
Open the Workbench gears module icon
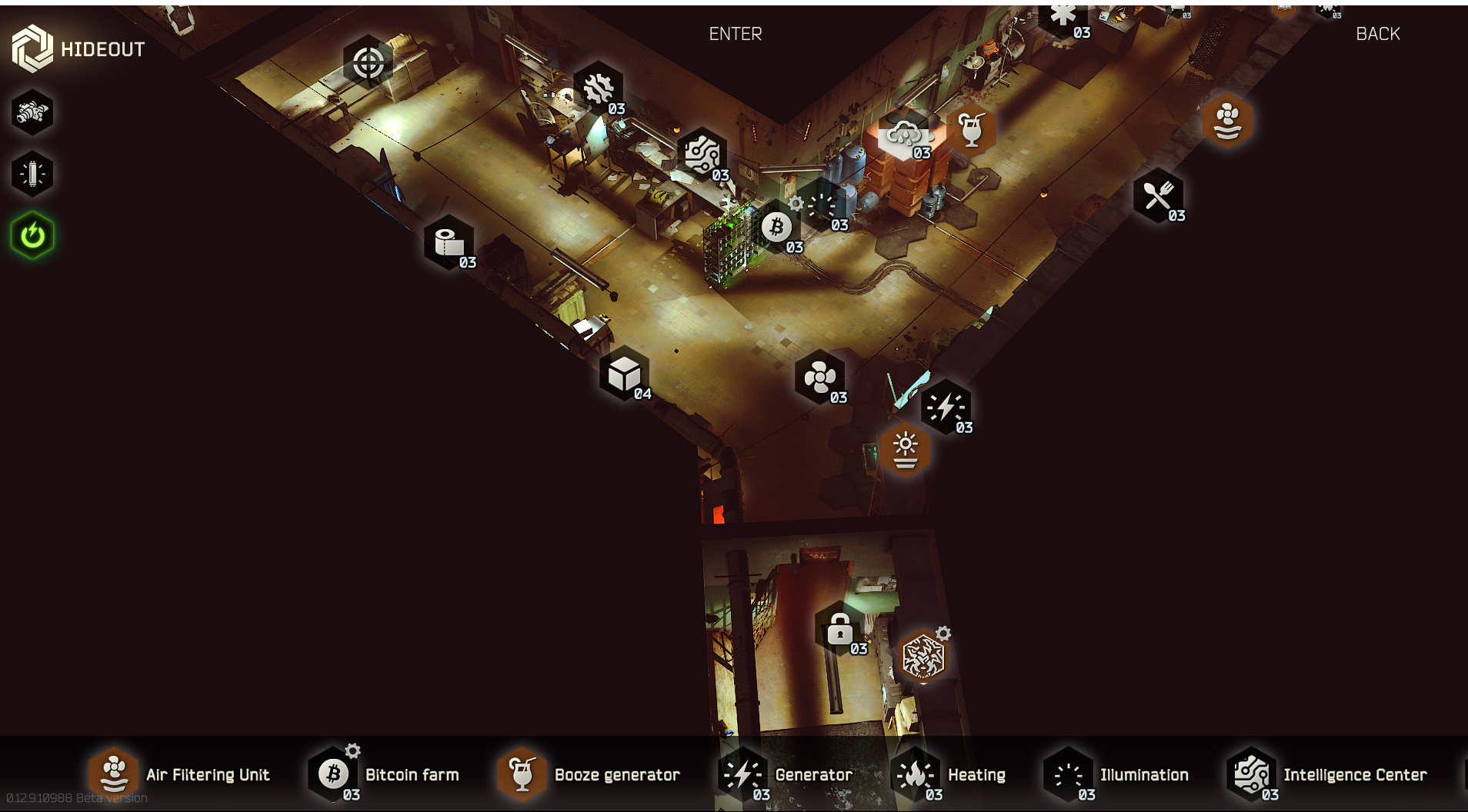600,87
